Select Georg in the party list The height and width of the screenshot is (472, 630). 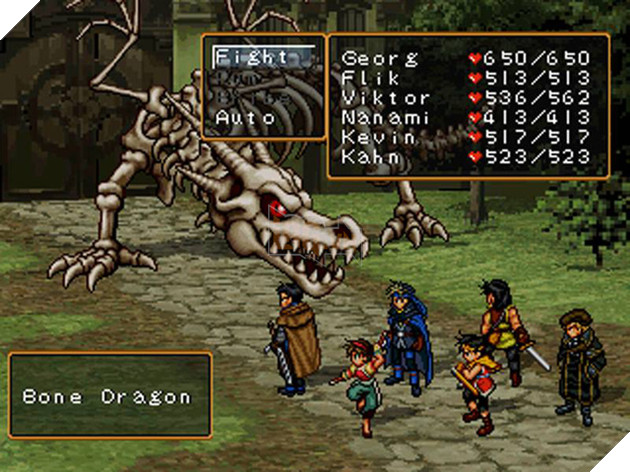point(468,58)
